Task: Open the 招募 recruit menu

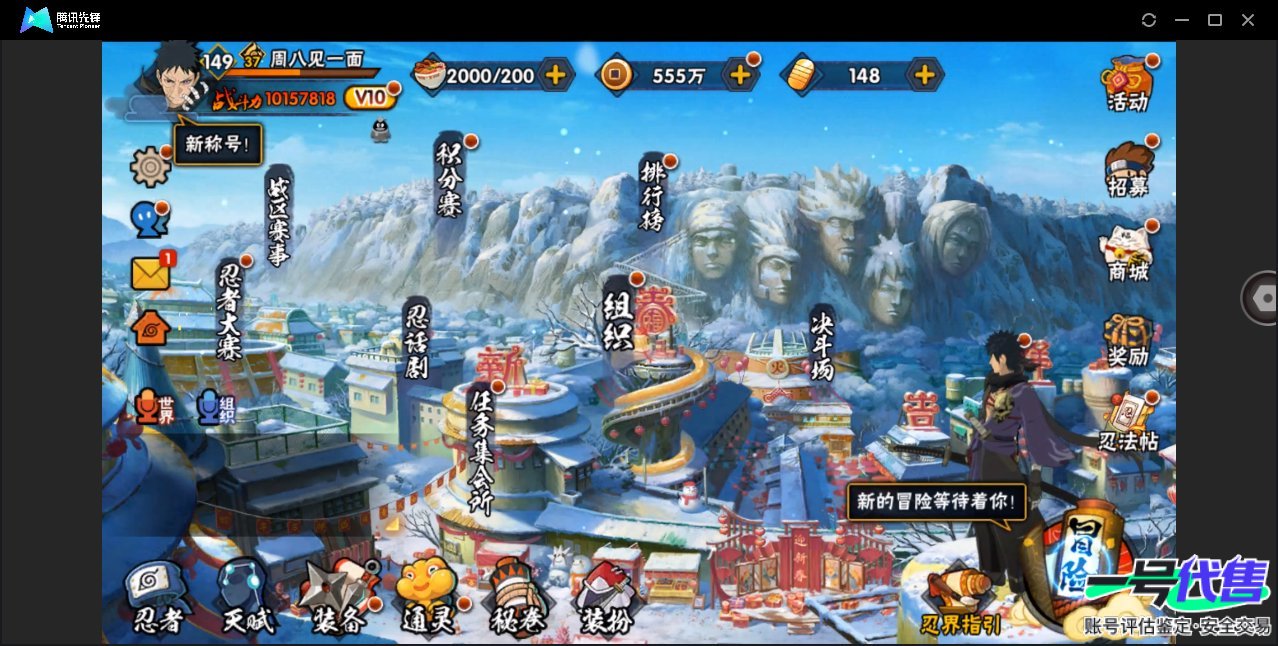Action: pos(1127,170)
